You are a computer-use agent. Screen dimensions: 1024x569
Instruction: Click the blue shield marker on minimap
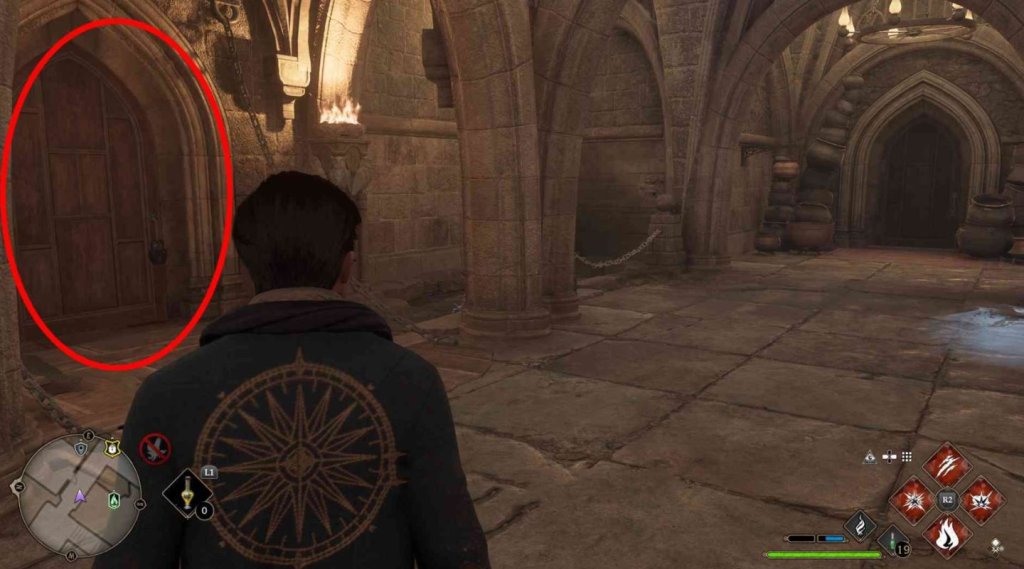(x=81, y=451)
